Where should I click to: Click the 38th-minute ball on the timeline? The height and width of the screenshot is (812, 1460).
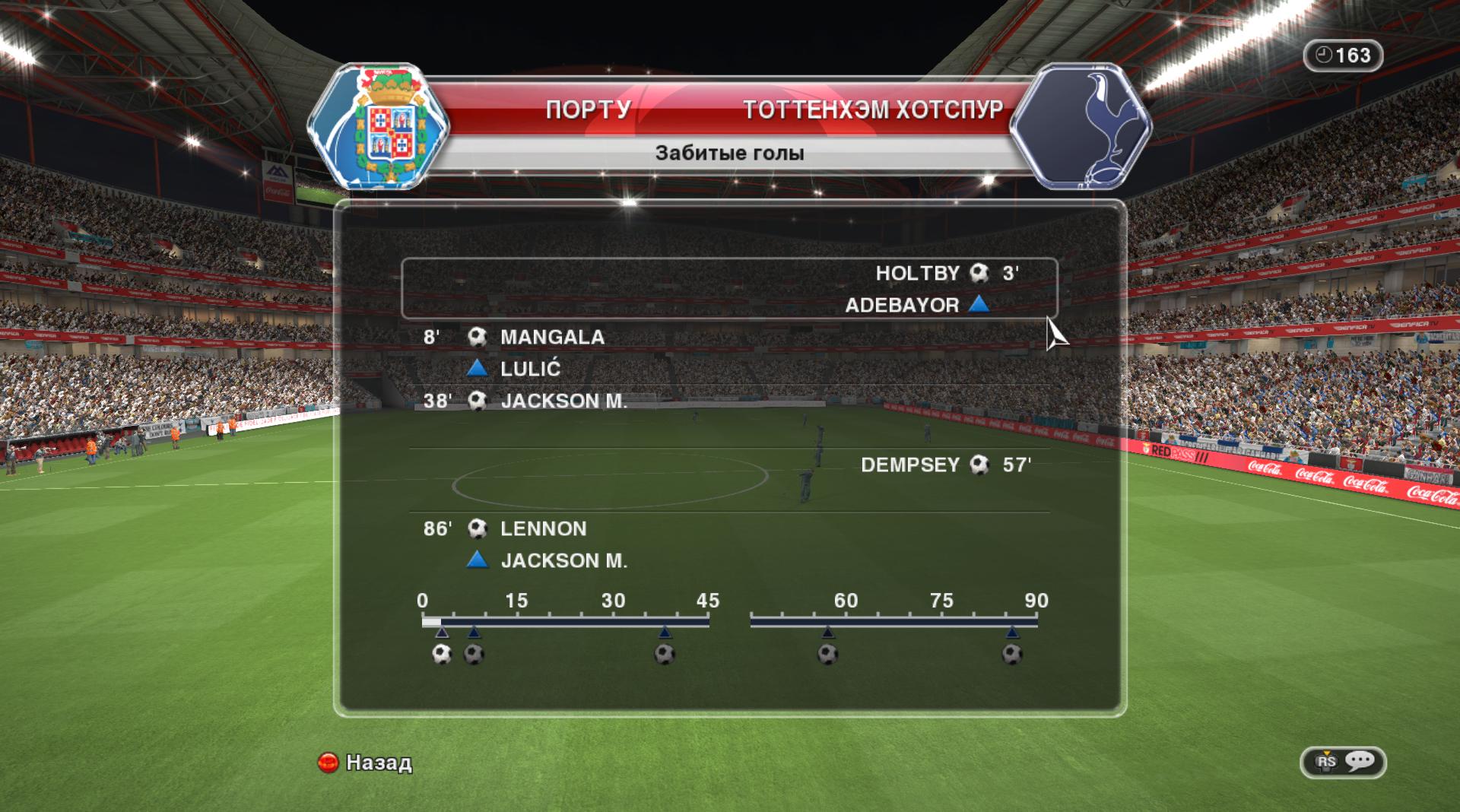[x=665, y=654]
